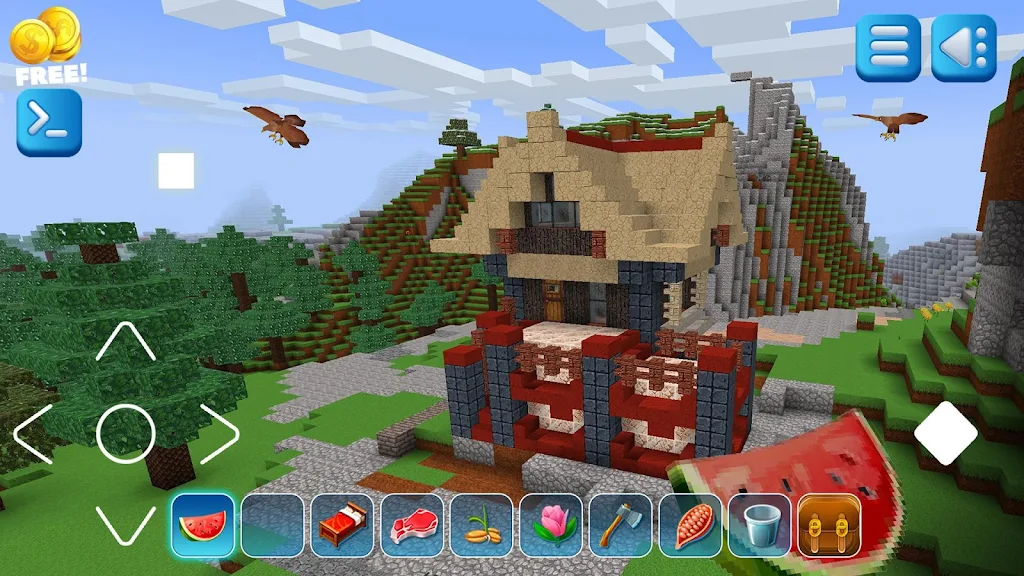
Task: Tap the center circle of the movement pad
Action: click(126, 433)
